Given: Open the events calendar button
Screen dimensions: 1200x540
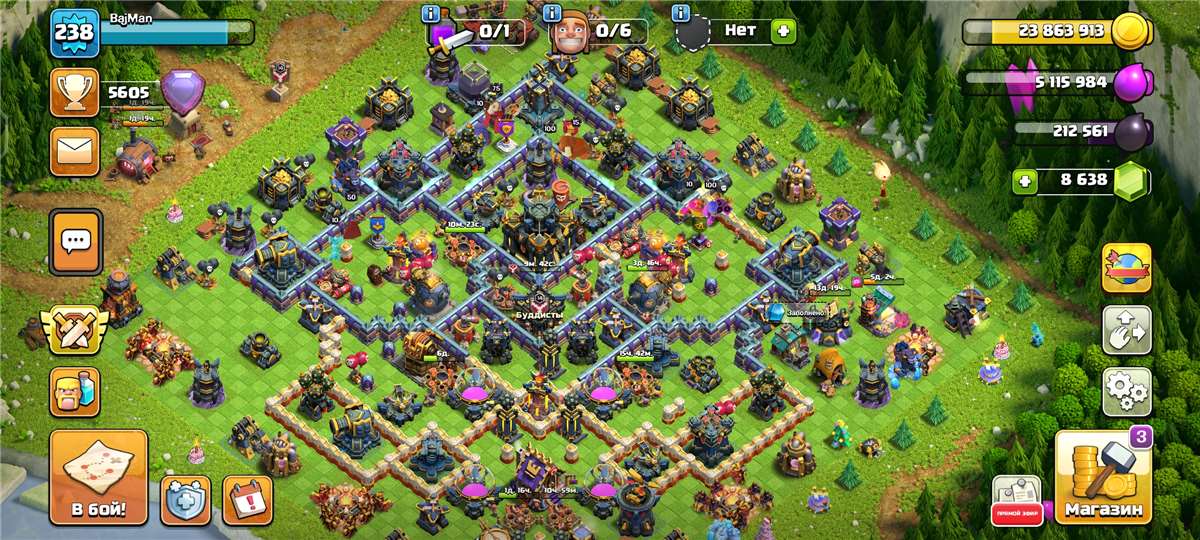Looking at the screenshot, I should click(x=246, y=499).
